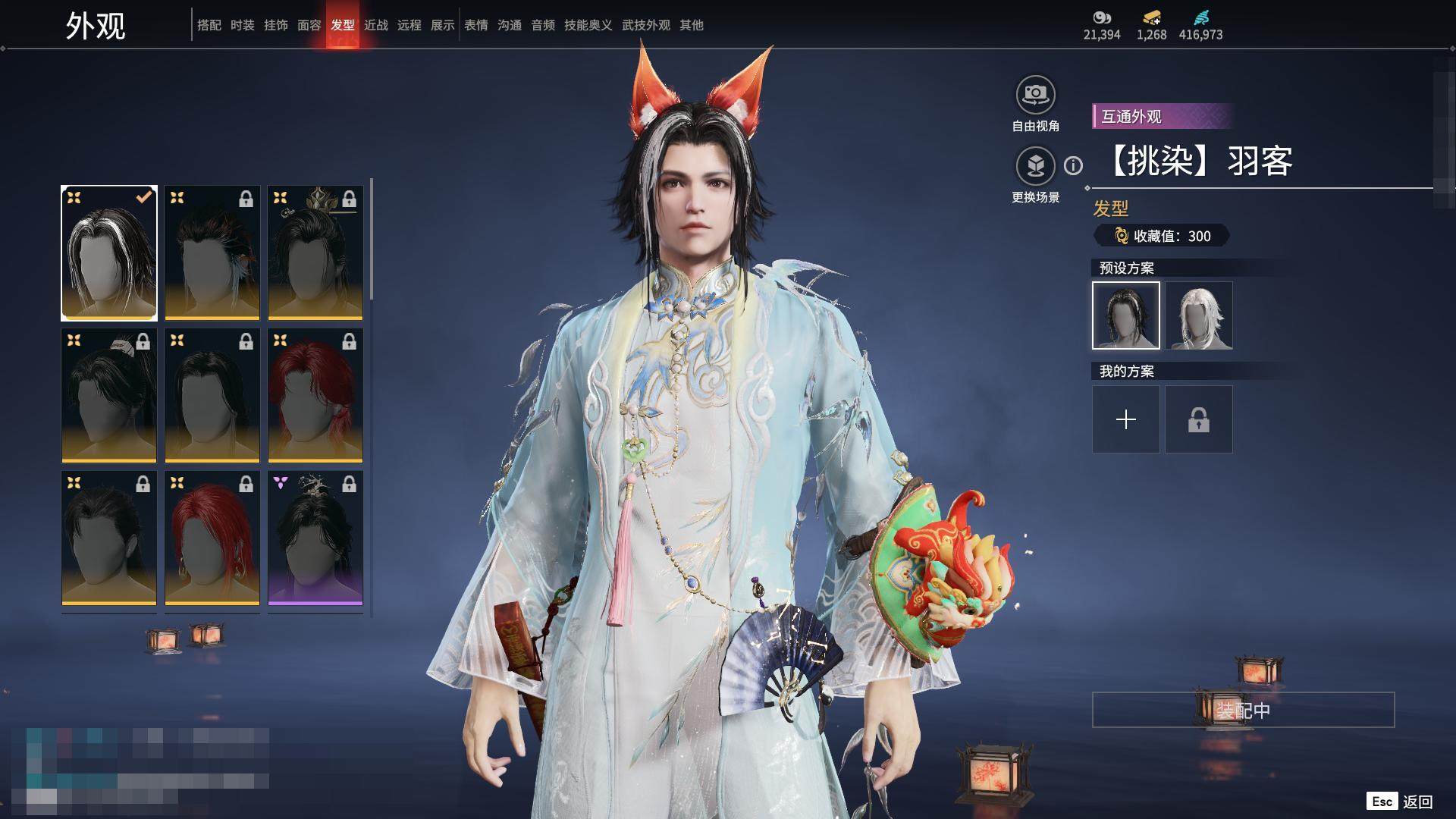Go to the 面容 tab
Screen dimensions: 1456x819
point(309,25)
